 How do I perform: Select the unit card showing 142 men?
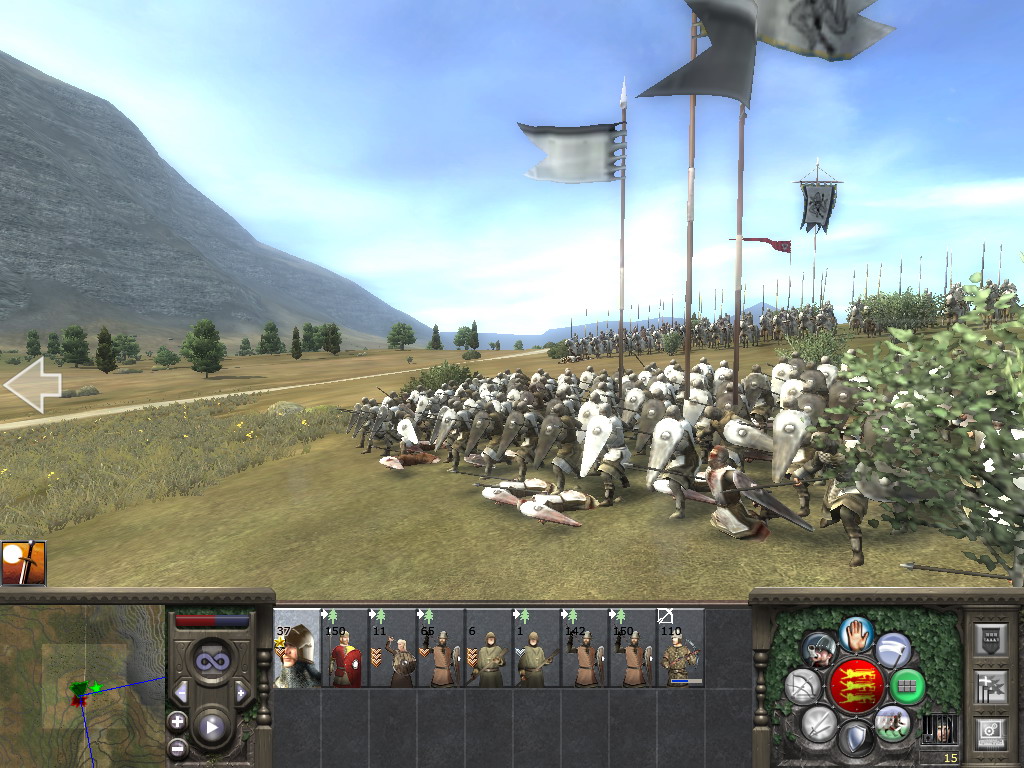click(585, 648)
